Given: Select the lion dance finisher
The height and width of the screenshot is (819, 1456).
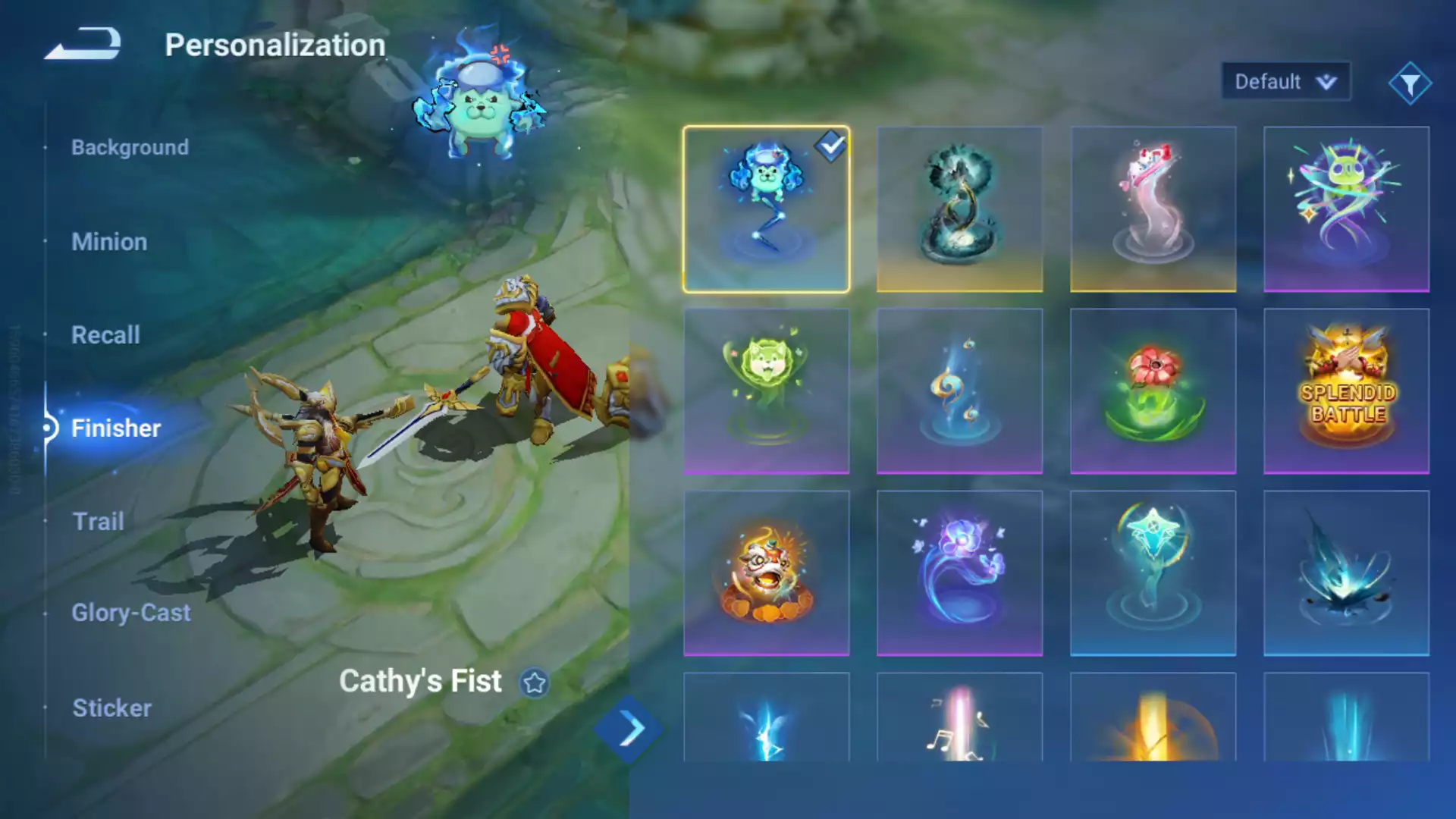Looking at the screenshot, I should pyautogui.click(x=766, y=573).
